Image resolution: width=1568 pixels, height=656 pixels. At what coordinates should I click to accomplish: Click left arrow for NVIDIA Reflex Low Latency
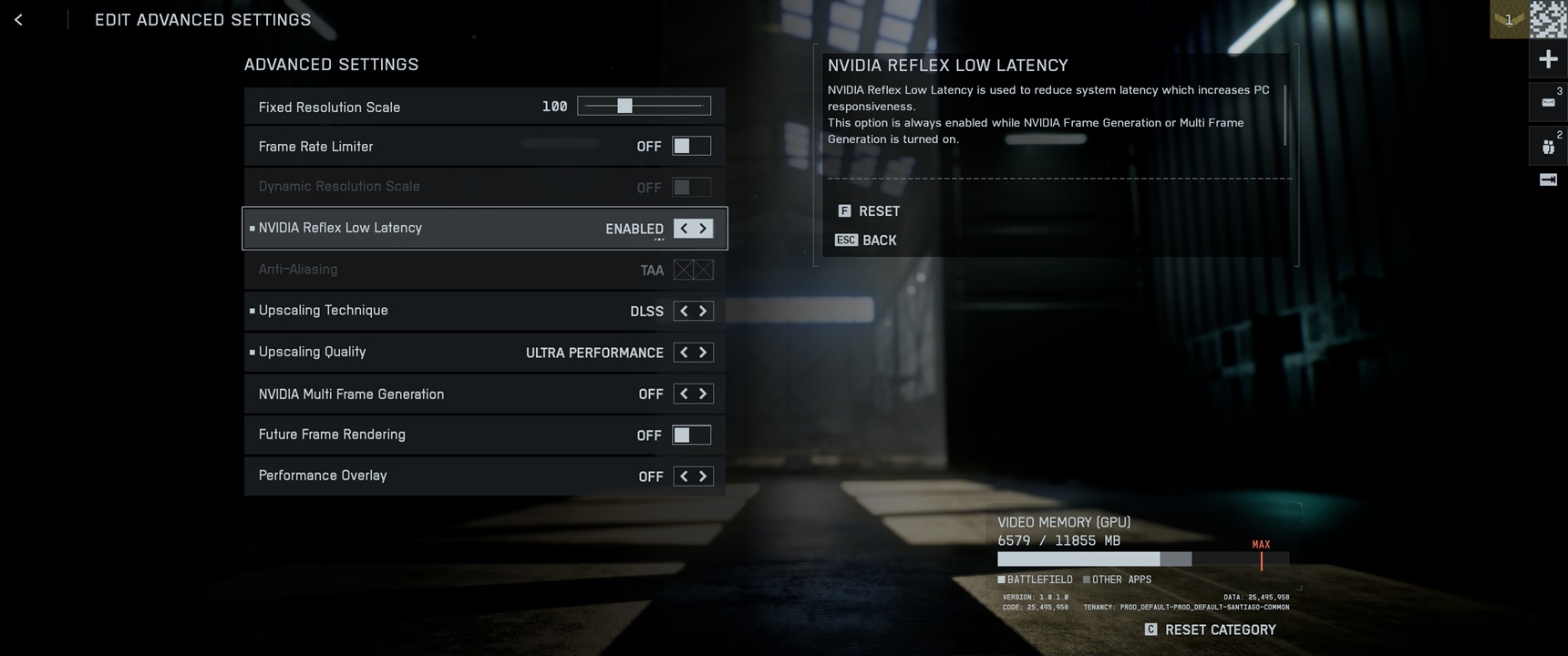tap(684, 229)
